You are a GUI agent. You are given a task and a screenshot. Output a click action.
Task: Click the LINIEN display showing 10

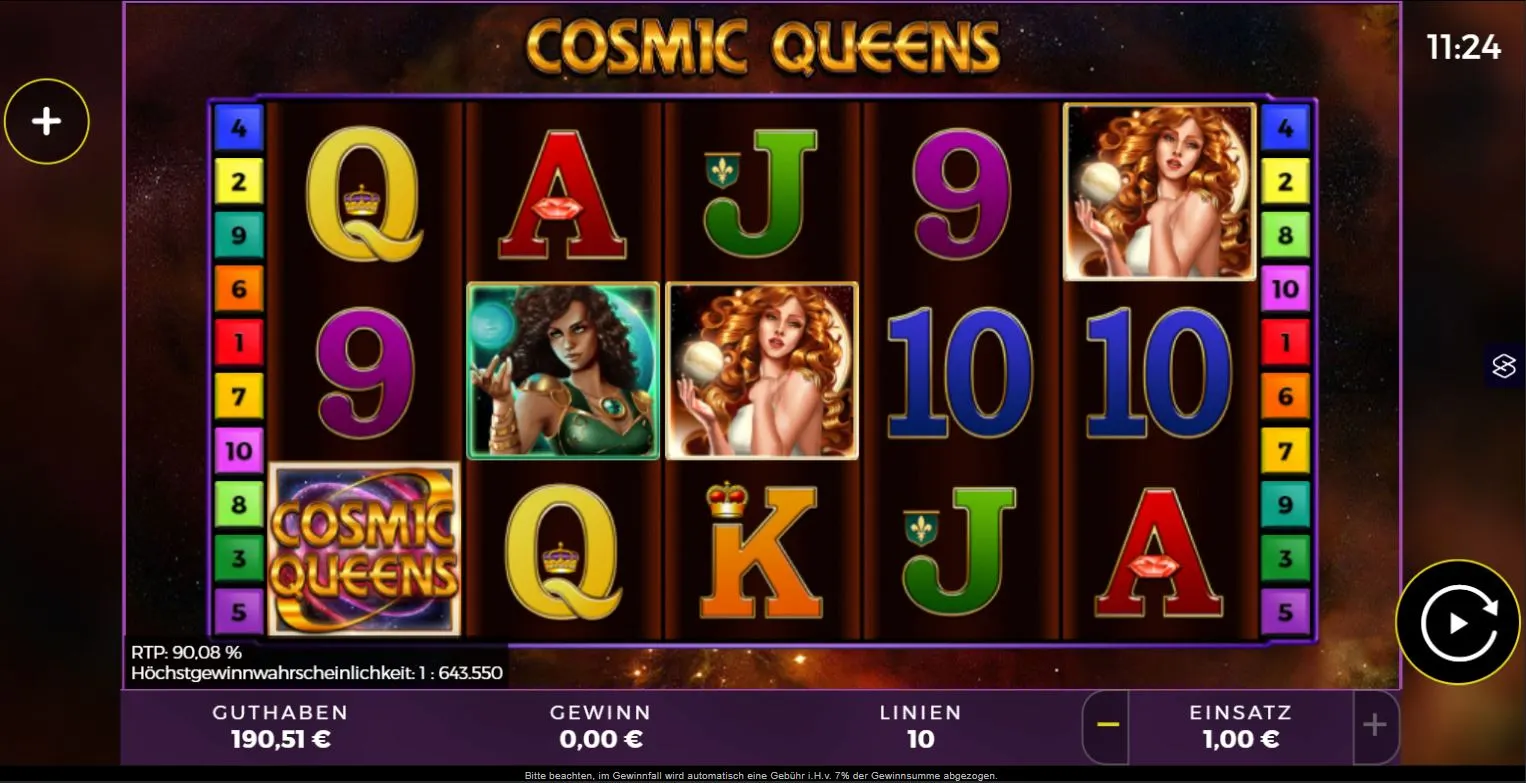point(921,727)
